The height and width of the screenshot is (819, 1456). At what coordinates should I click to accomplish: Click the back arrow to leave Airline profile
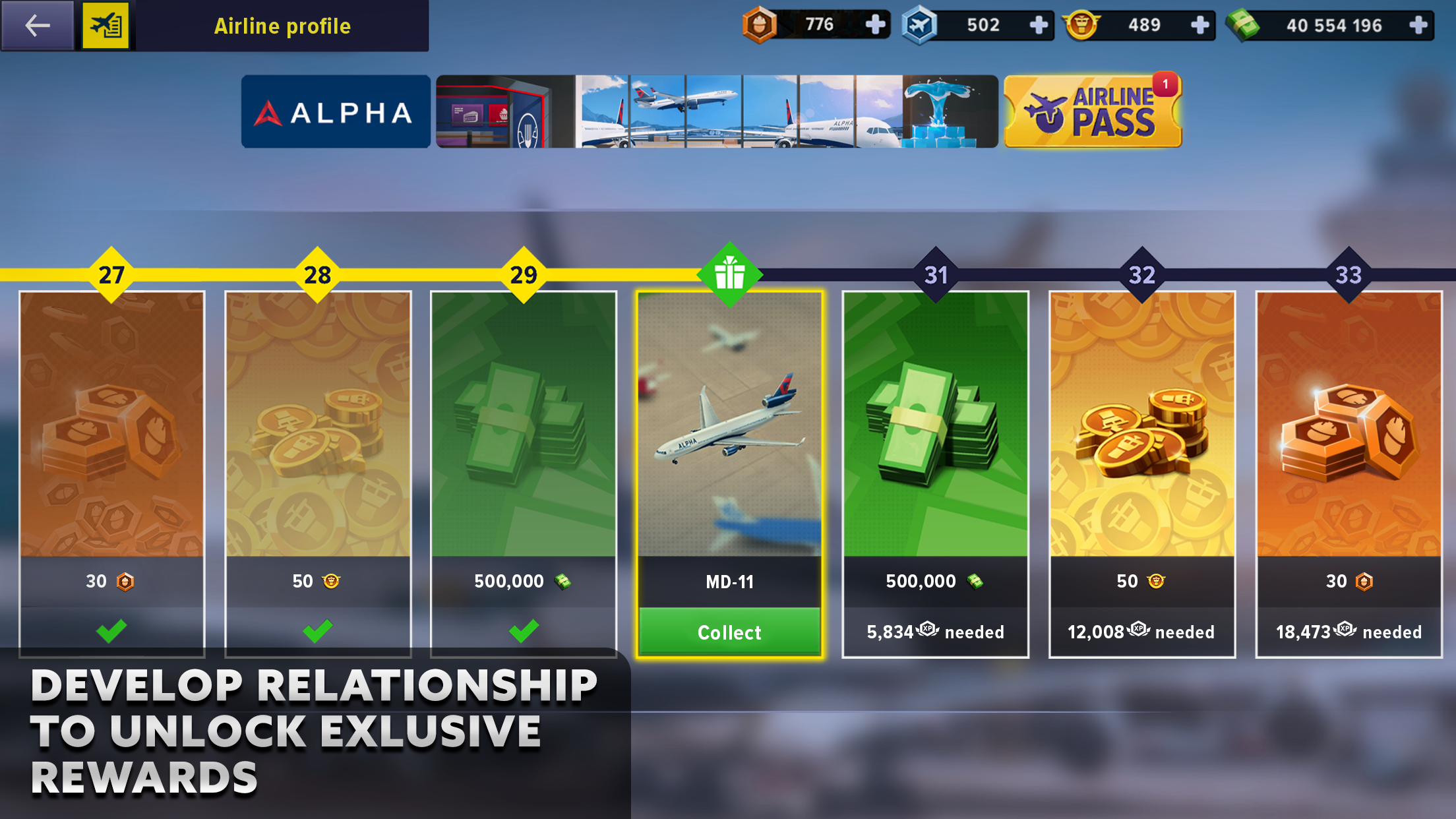(x=36, y=26)
